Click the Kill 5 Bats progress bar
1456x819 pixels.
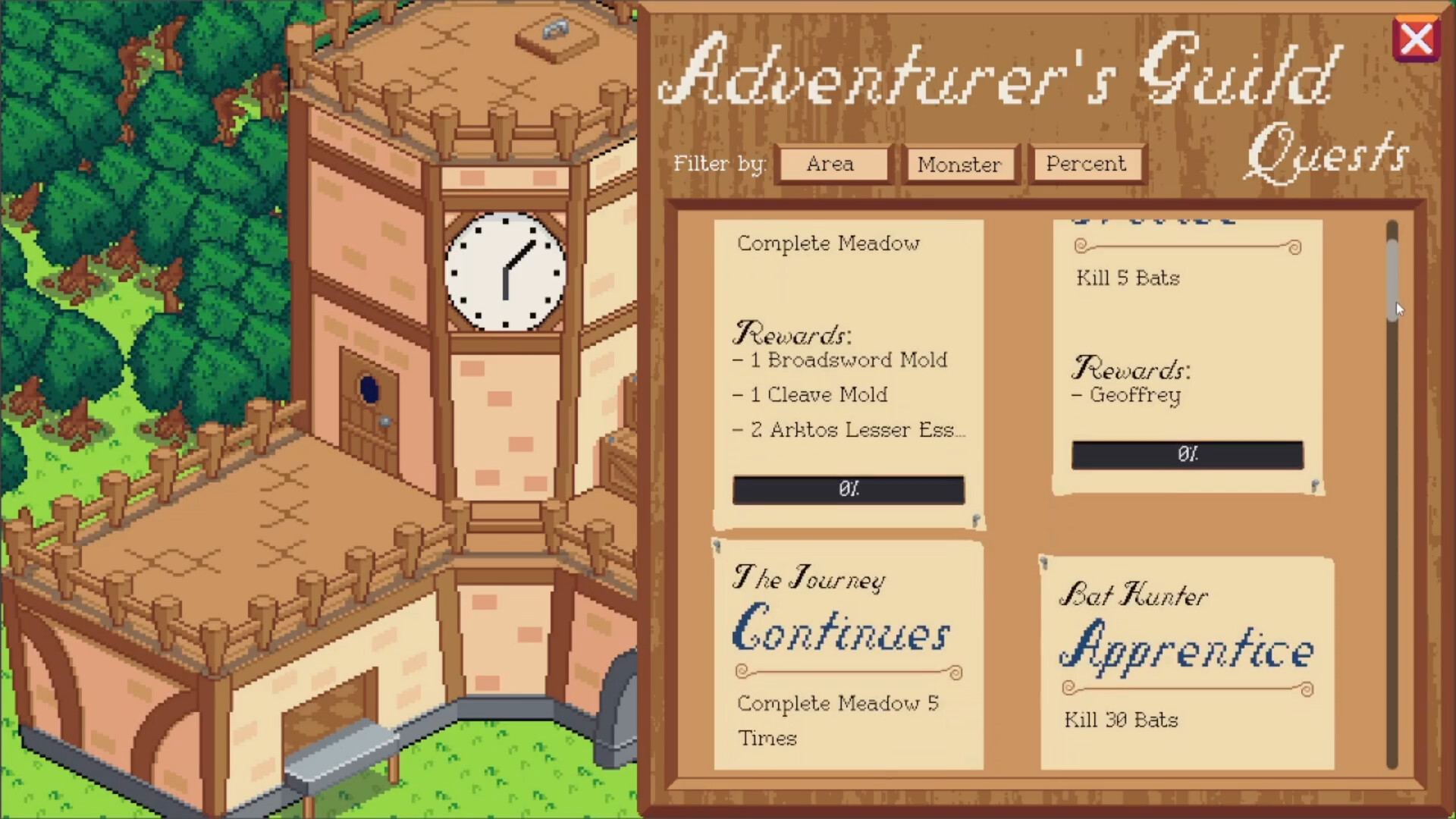click(1186, 455)
